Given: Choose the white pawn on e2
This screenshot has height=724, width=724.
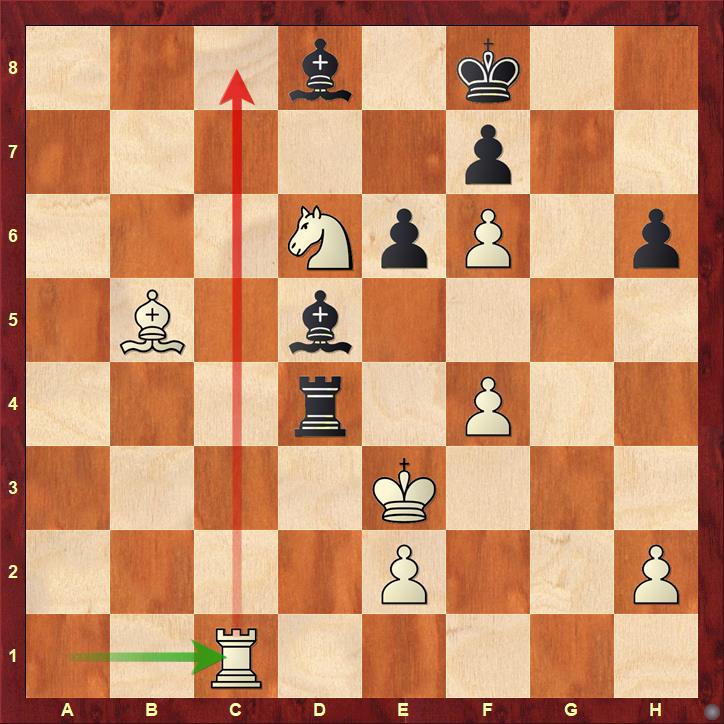Looking at the screenshot, I should (404, 574).
